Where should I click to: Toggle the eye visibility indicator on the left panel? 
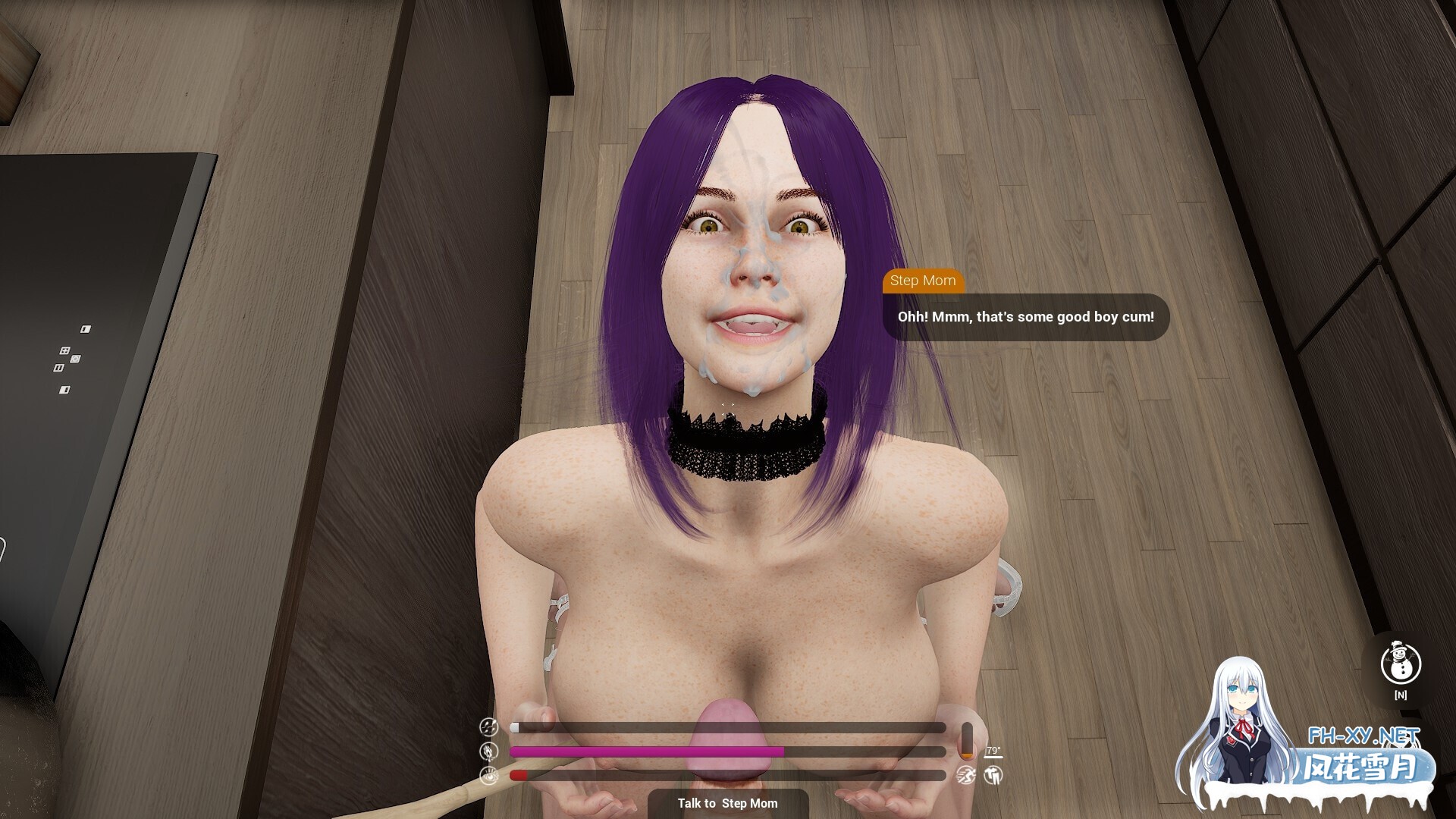coord(489,776)
